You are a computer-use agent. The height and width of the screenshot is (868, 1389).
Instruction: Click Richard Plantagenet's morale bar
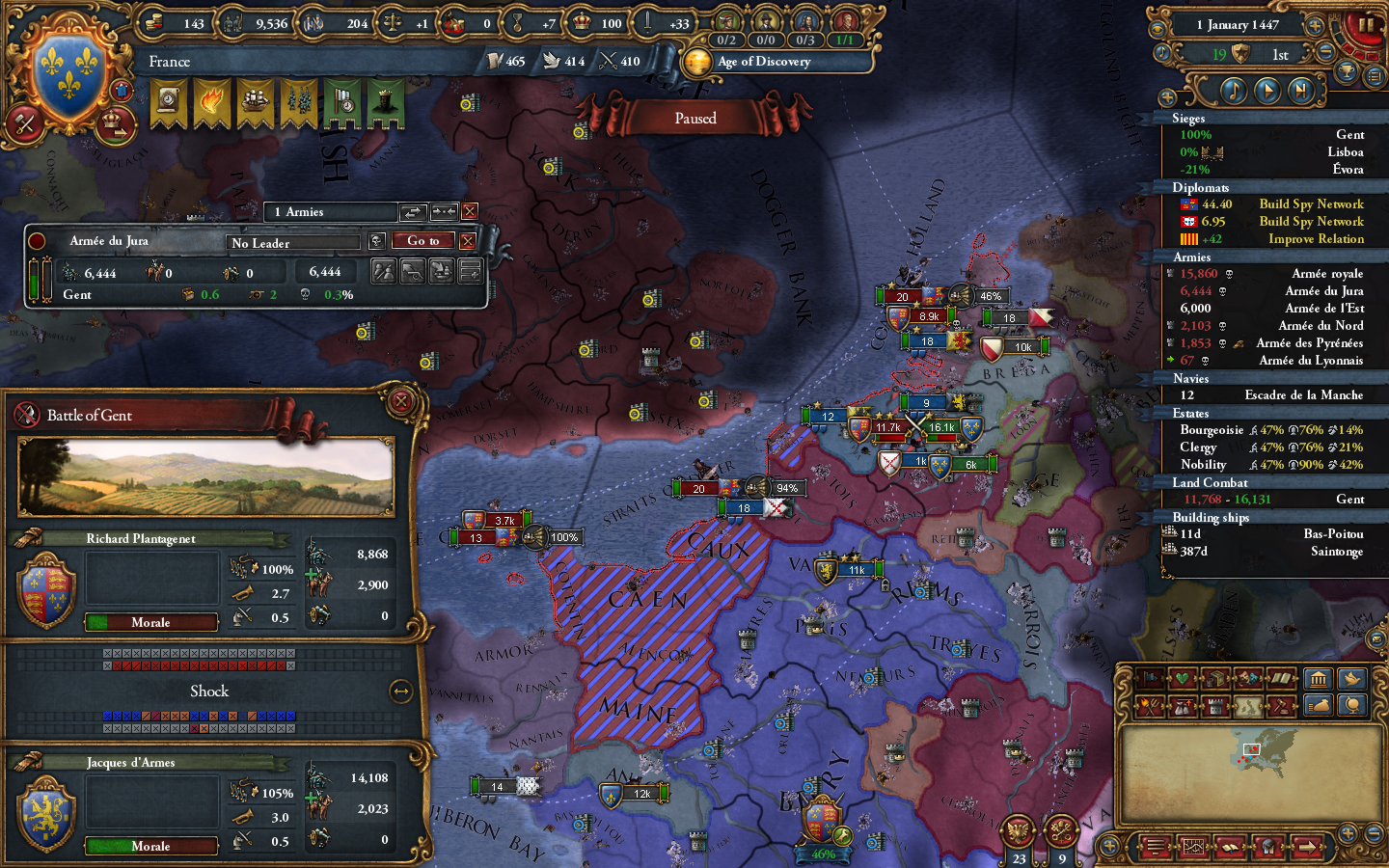tap(150, 622)
